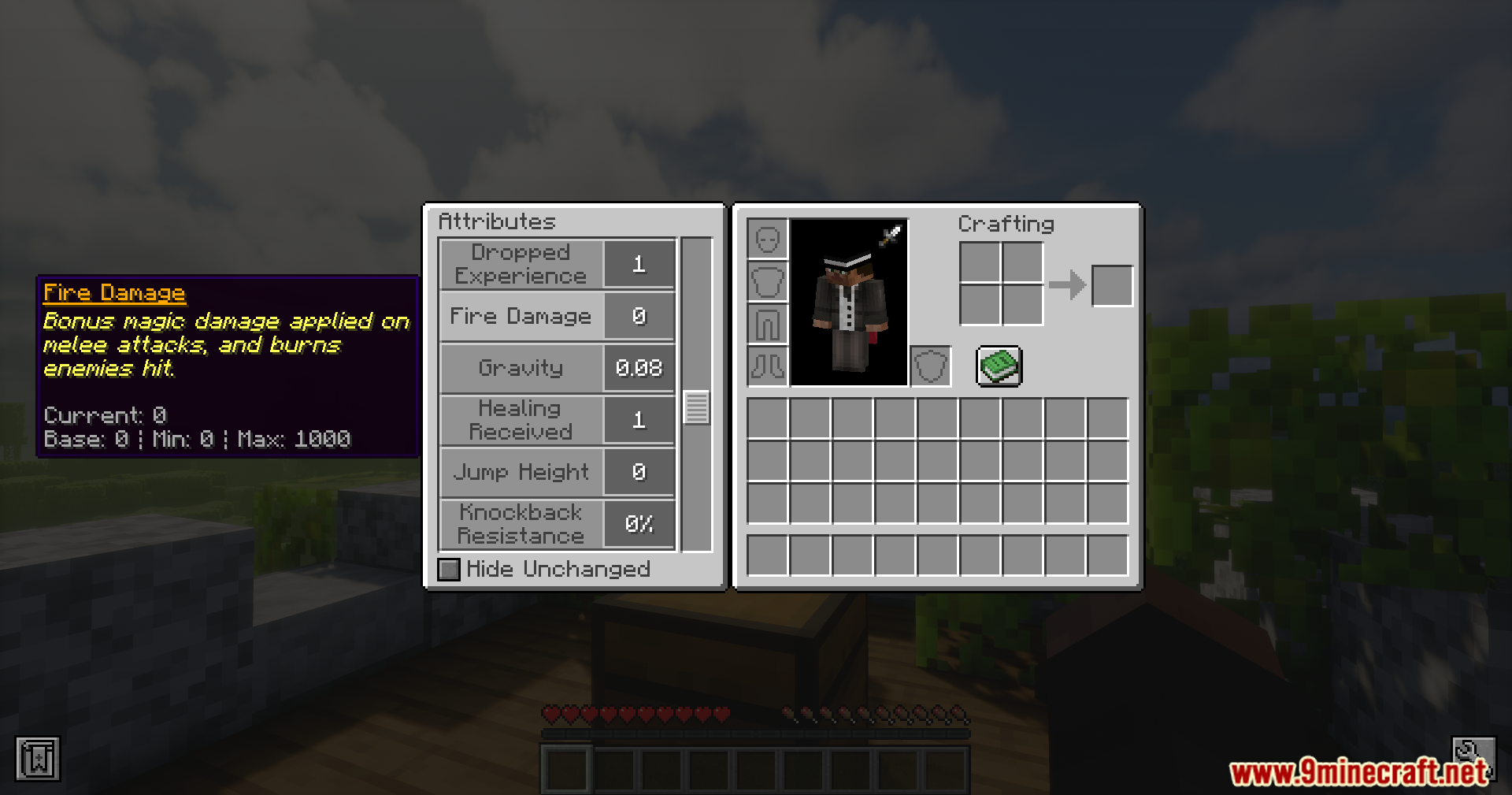This screenshot has width=1512, height=795.
Task: Click the Fire Damage tooltip heading
Action: (114, 292)
